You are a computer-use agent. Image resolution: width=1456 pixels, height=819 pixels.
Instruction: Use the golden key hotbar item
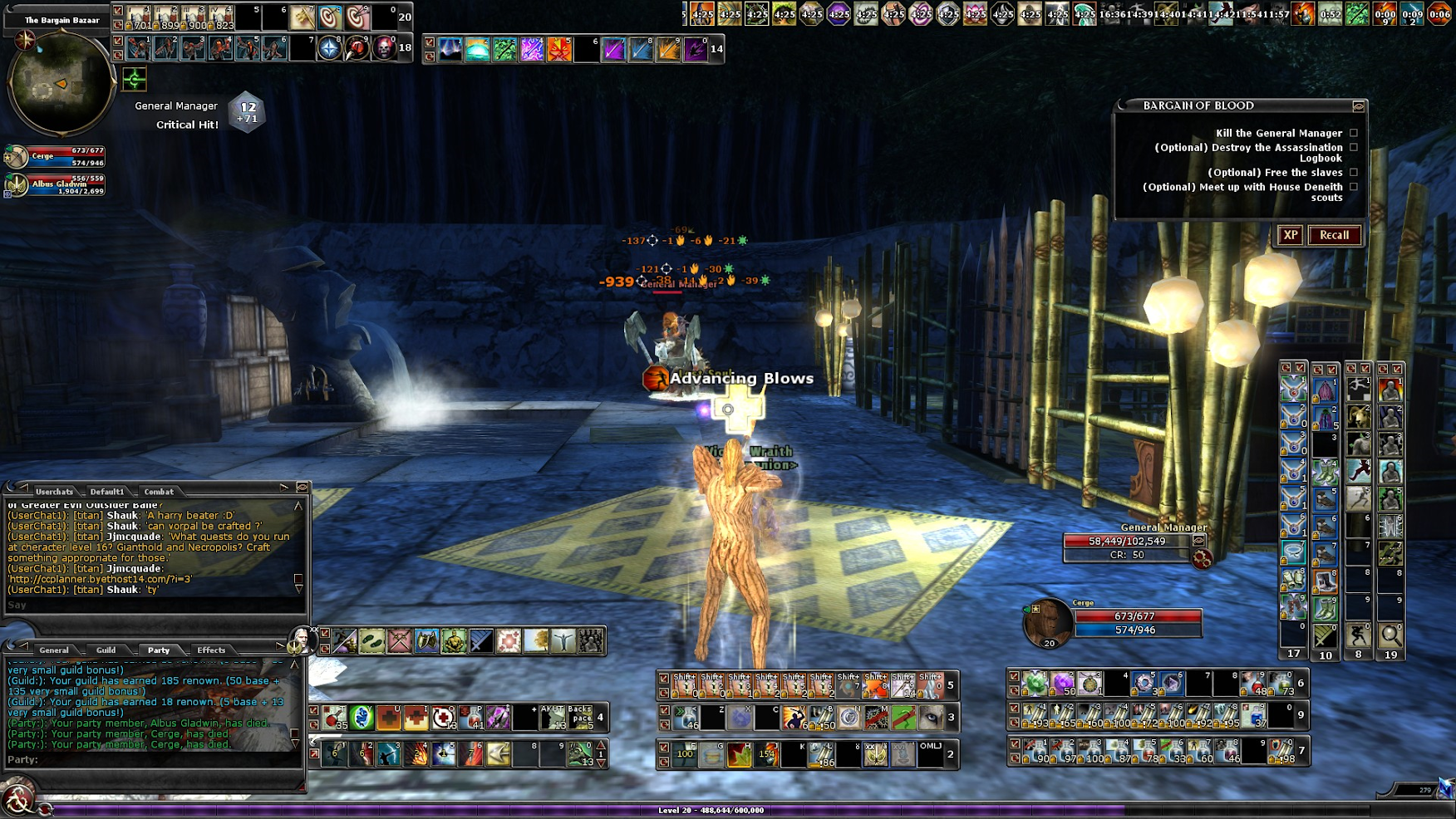(x=302, y=17)
